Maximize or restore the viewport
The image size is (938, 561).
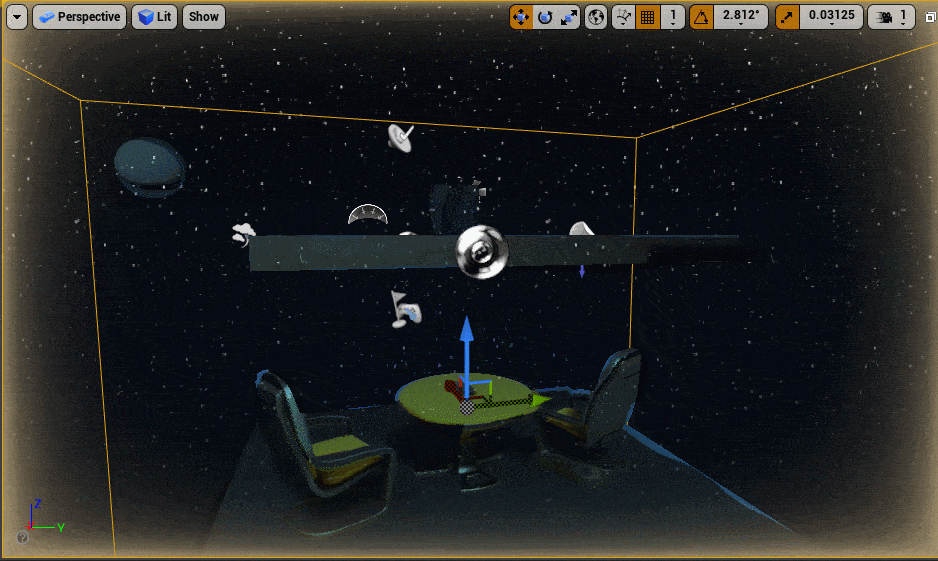pos(927,17)
